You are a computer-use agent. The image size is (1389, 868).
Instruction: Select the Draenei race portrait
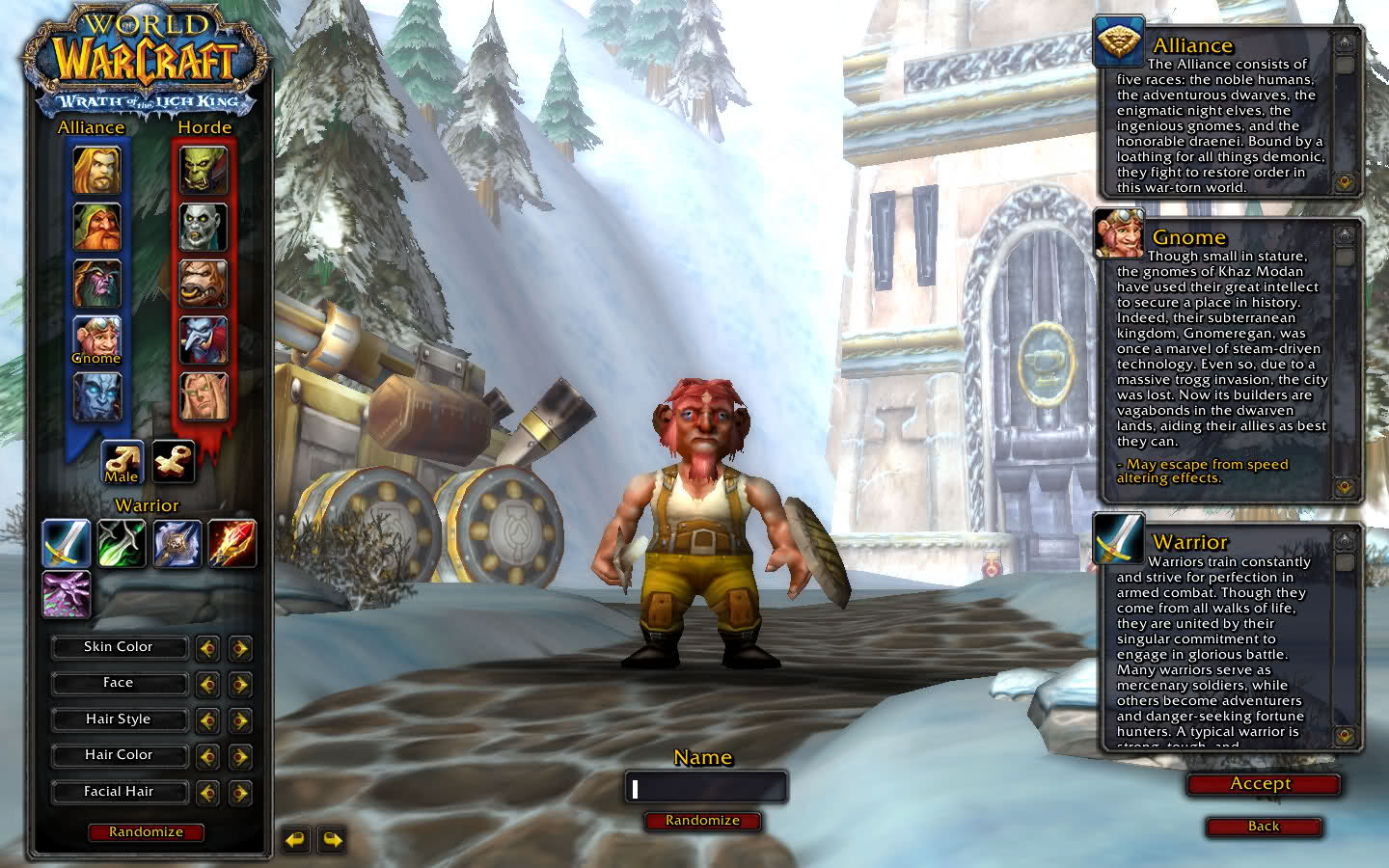click(97, 396)
